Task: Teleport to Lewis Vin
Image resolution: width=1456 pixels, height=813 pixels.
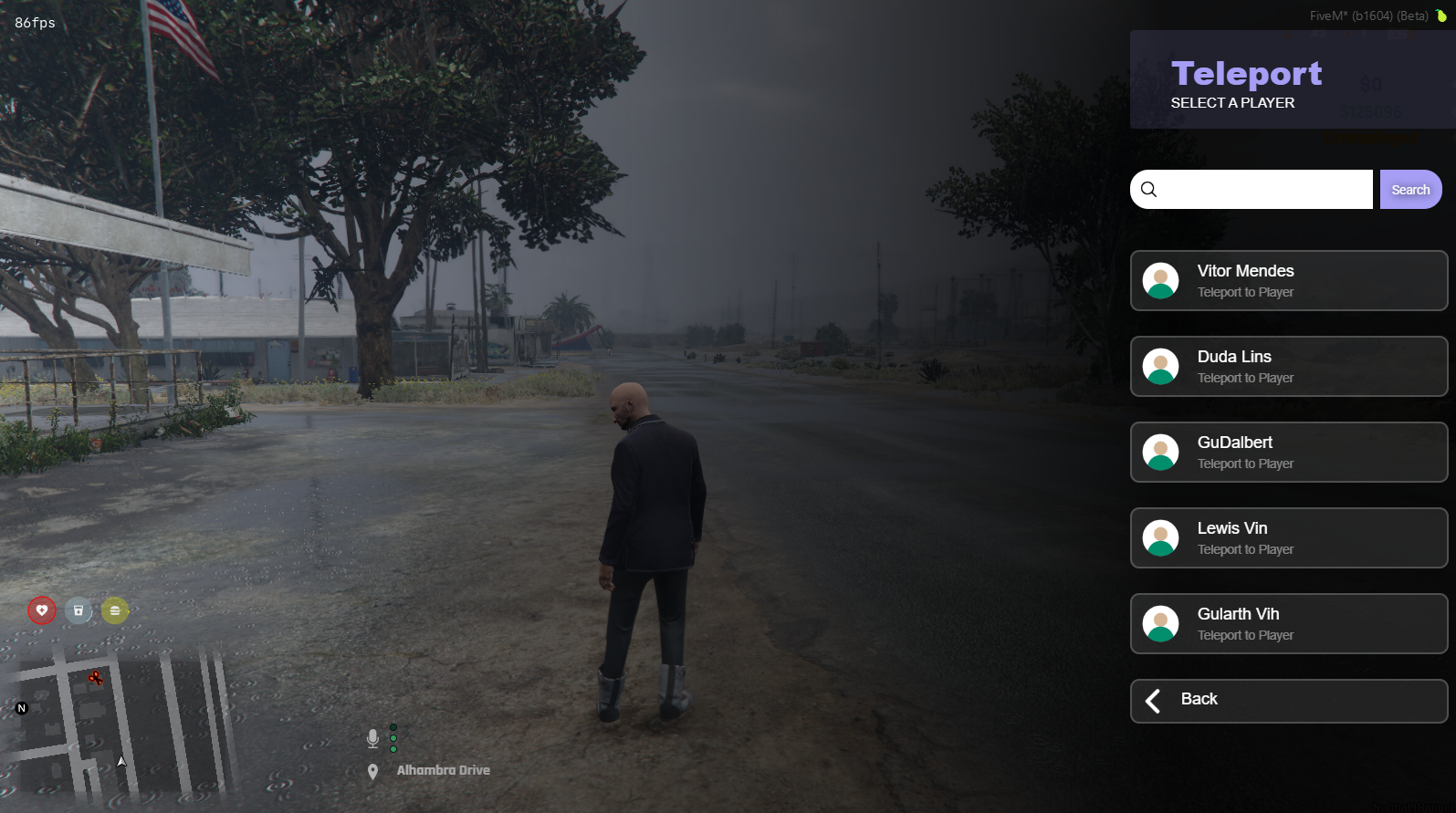Action: tap(1288, 538)
